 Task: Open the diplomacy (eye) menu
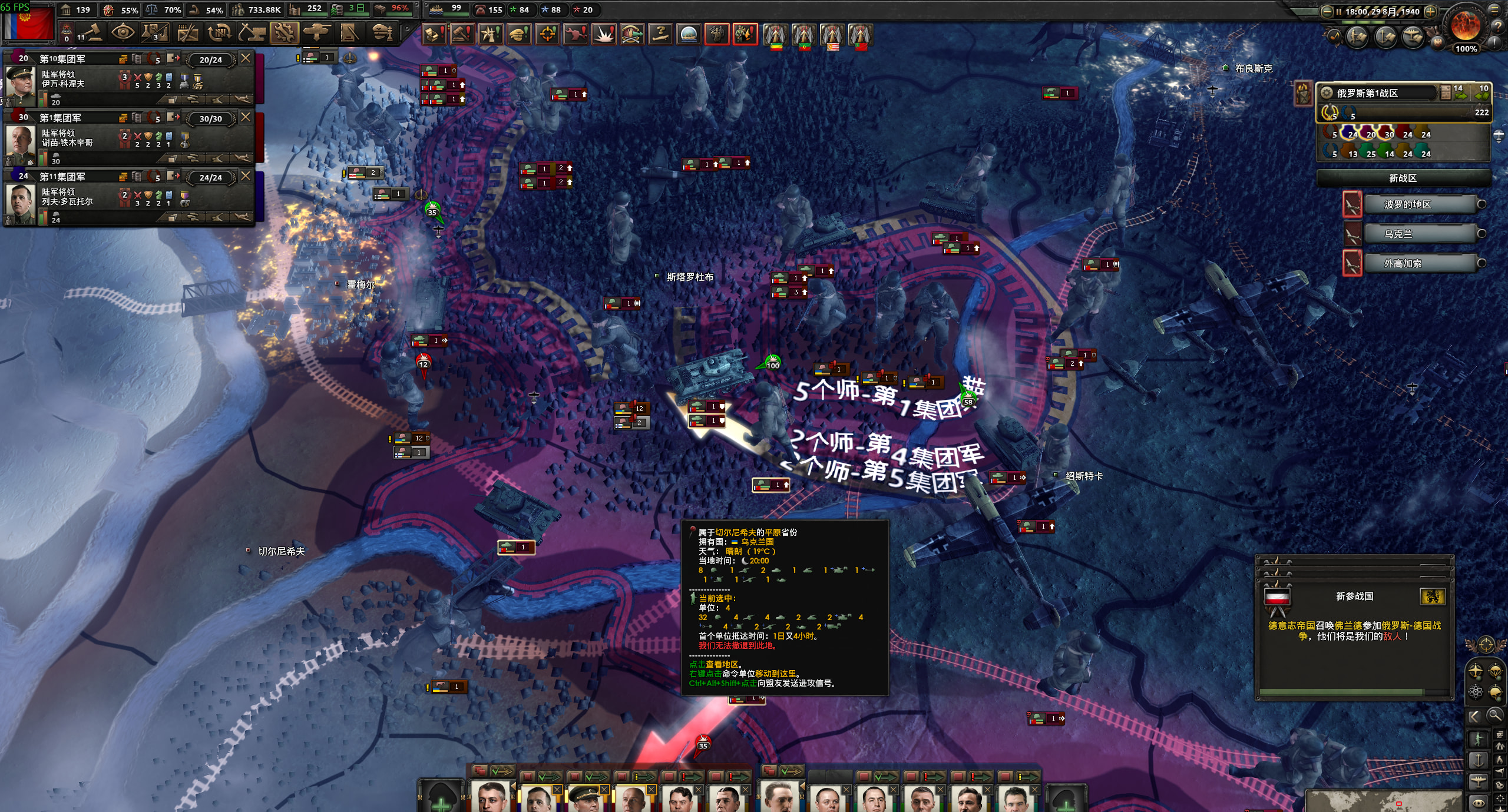[x=123, y=33]
